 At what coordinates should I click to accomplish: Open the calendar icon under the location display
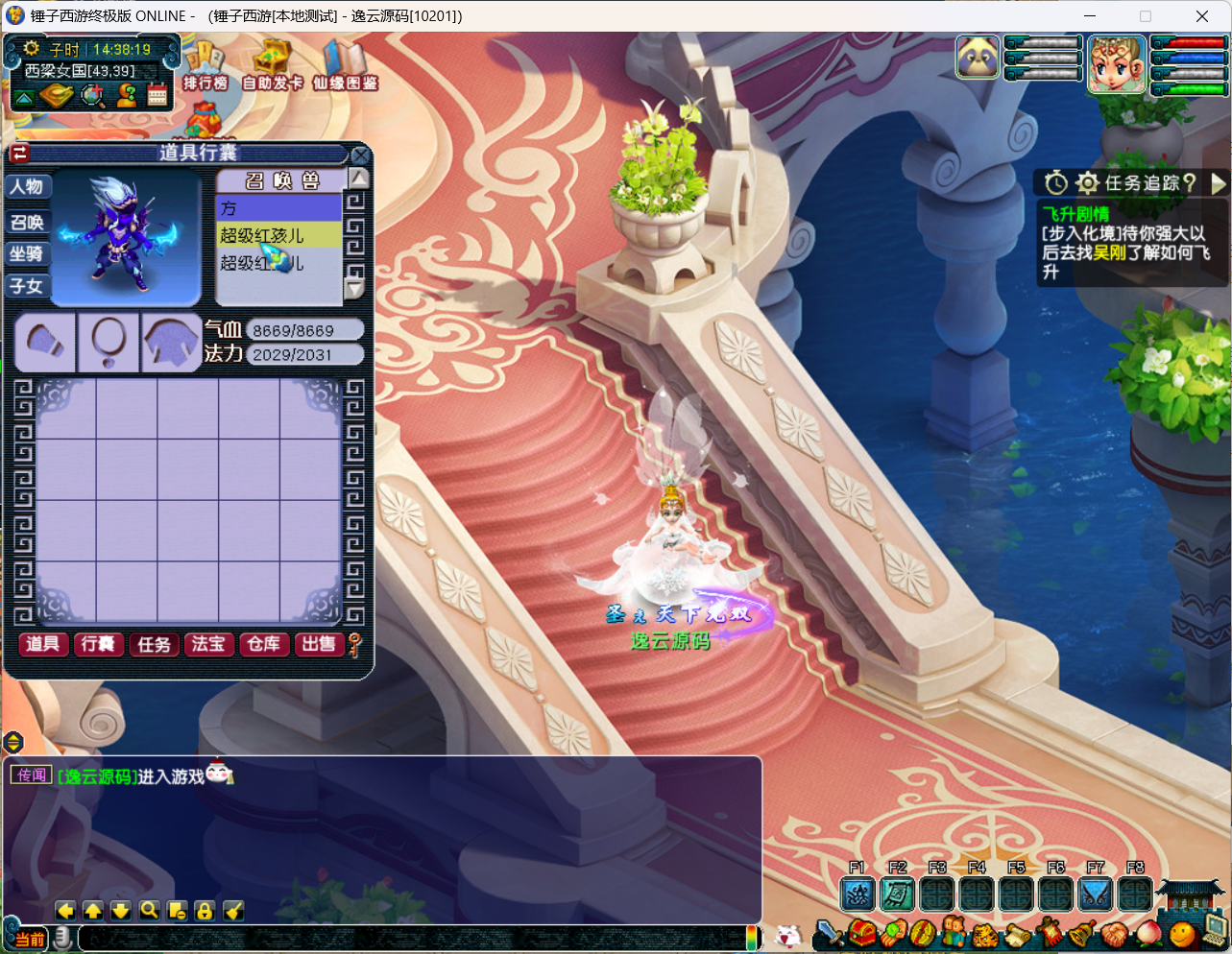[x=157, y=95]
